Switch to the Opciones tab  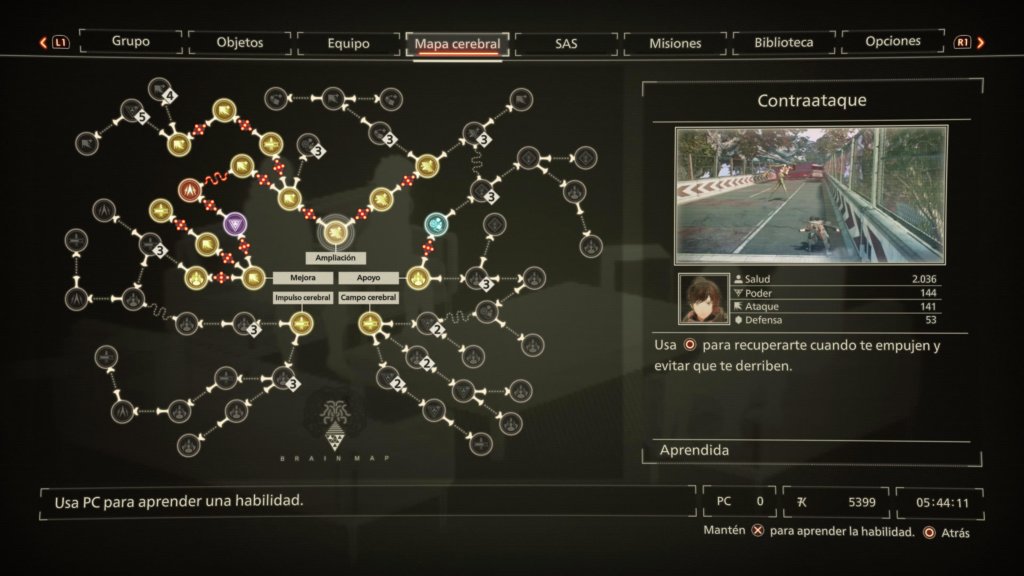coord(893,42)
